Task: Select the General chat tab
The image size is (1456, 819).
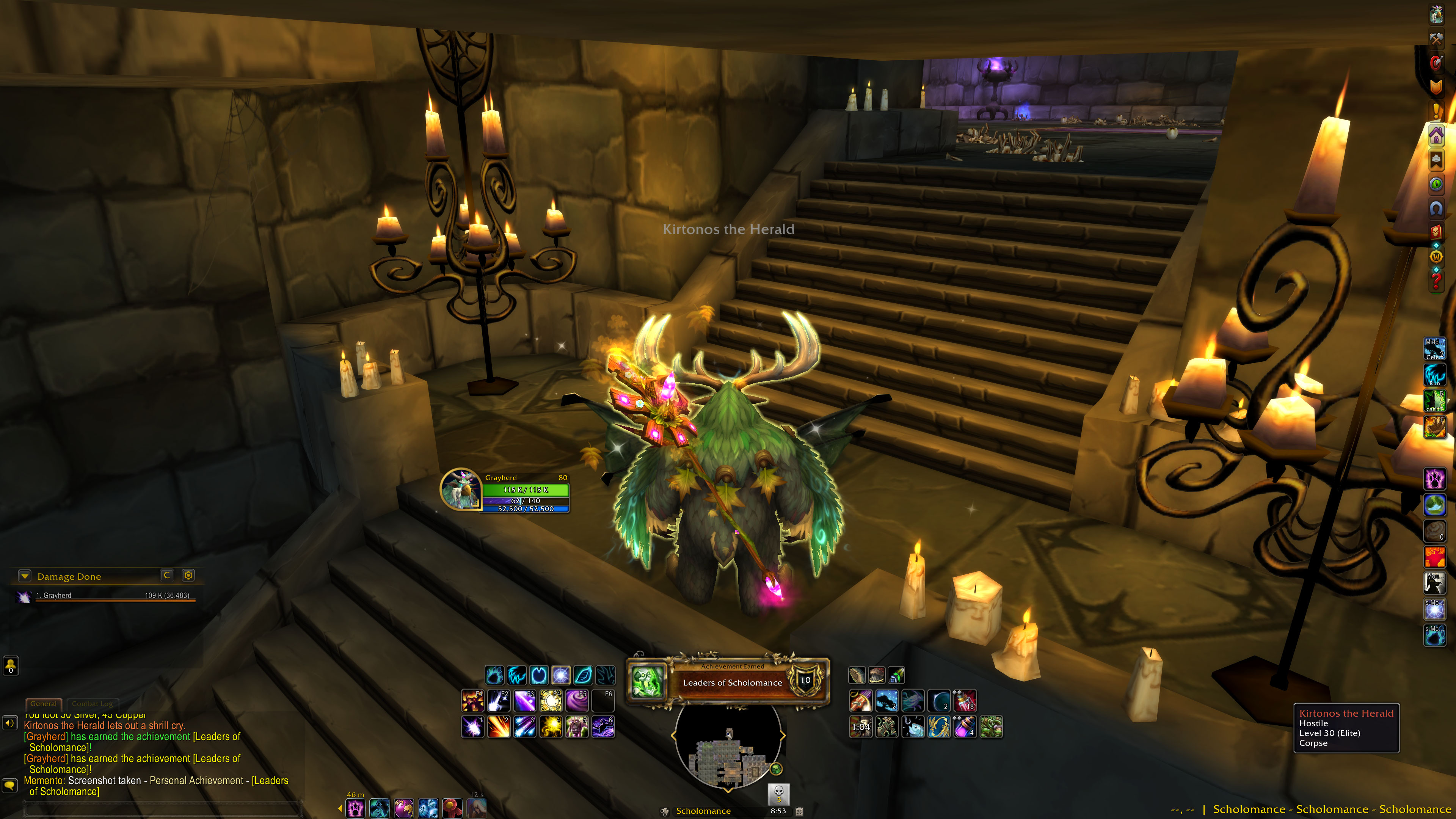Action: tap(44, 704)
